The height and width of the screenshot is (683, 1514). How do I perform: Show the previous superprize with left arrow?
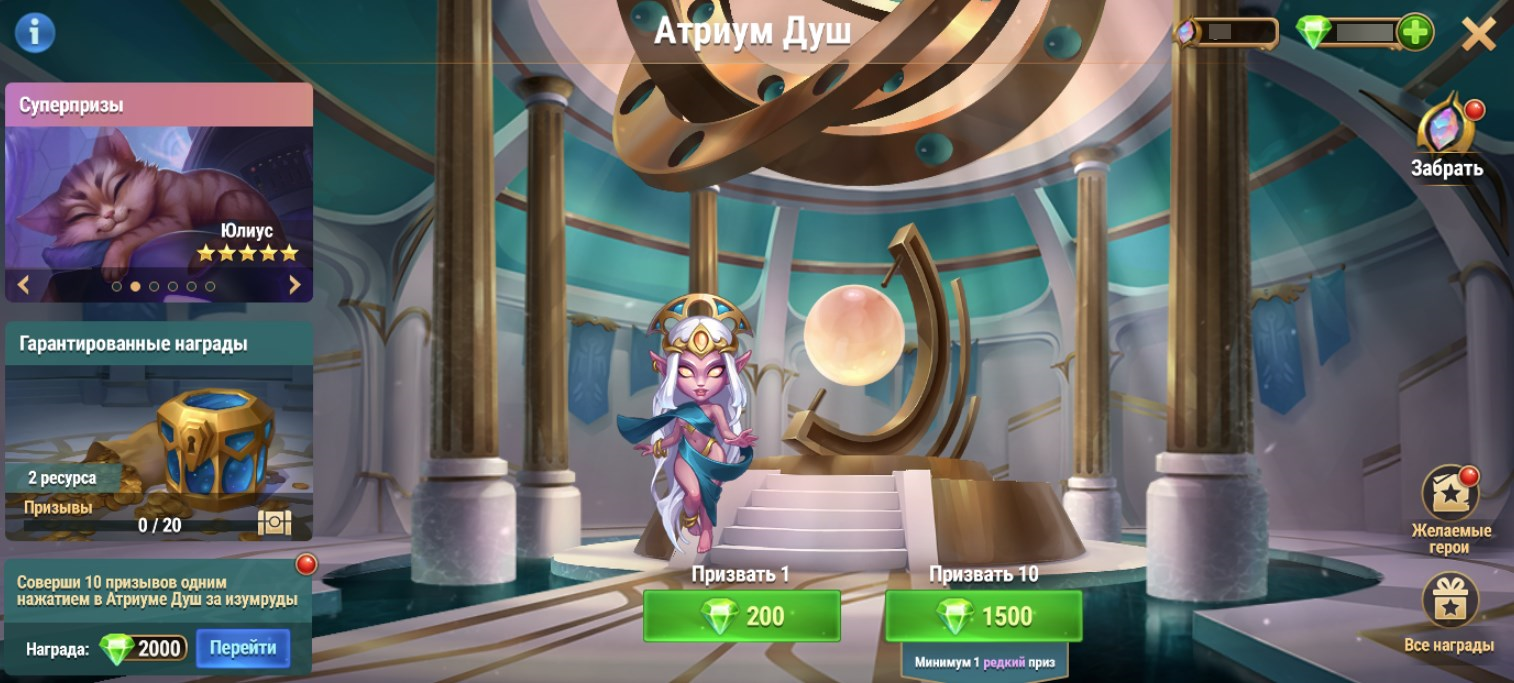(24, 286)
